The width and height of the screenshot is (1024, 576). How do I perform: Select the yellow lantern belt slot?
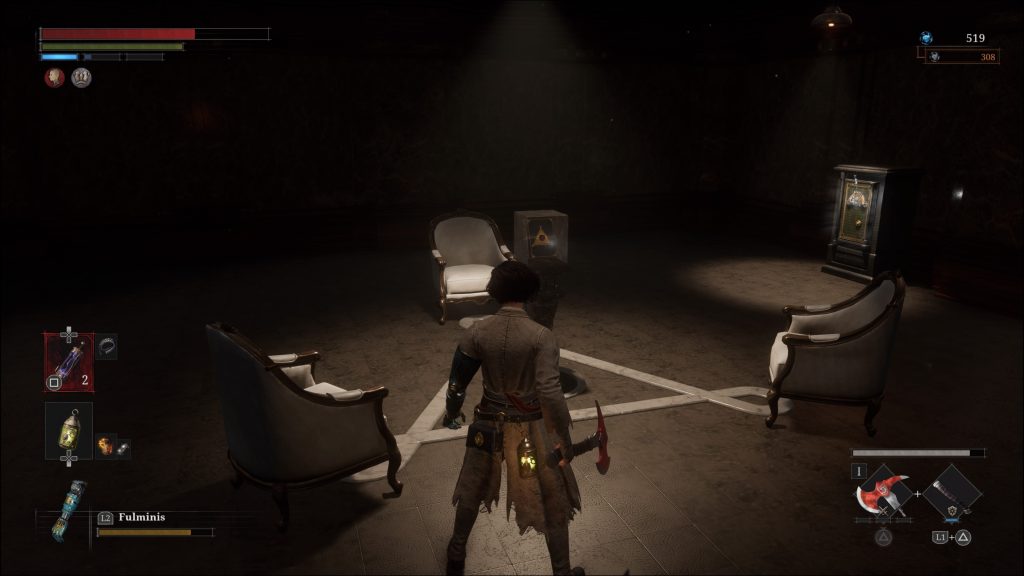click(x=69, y=430)
